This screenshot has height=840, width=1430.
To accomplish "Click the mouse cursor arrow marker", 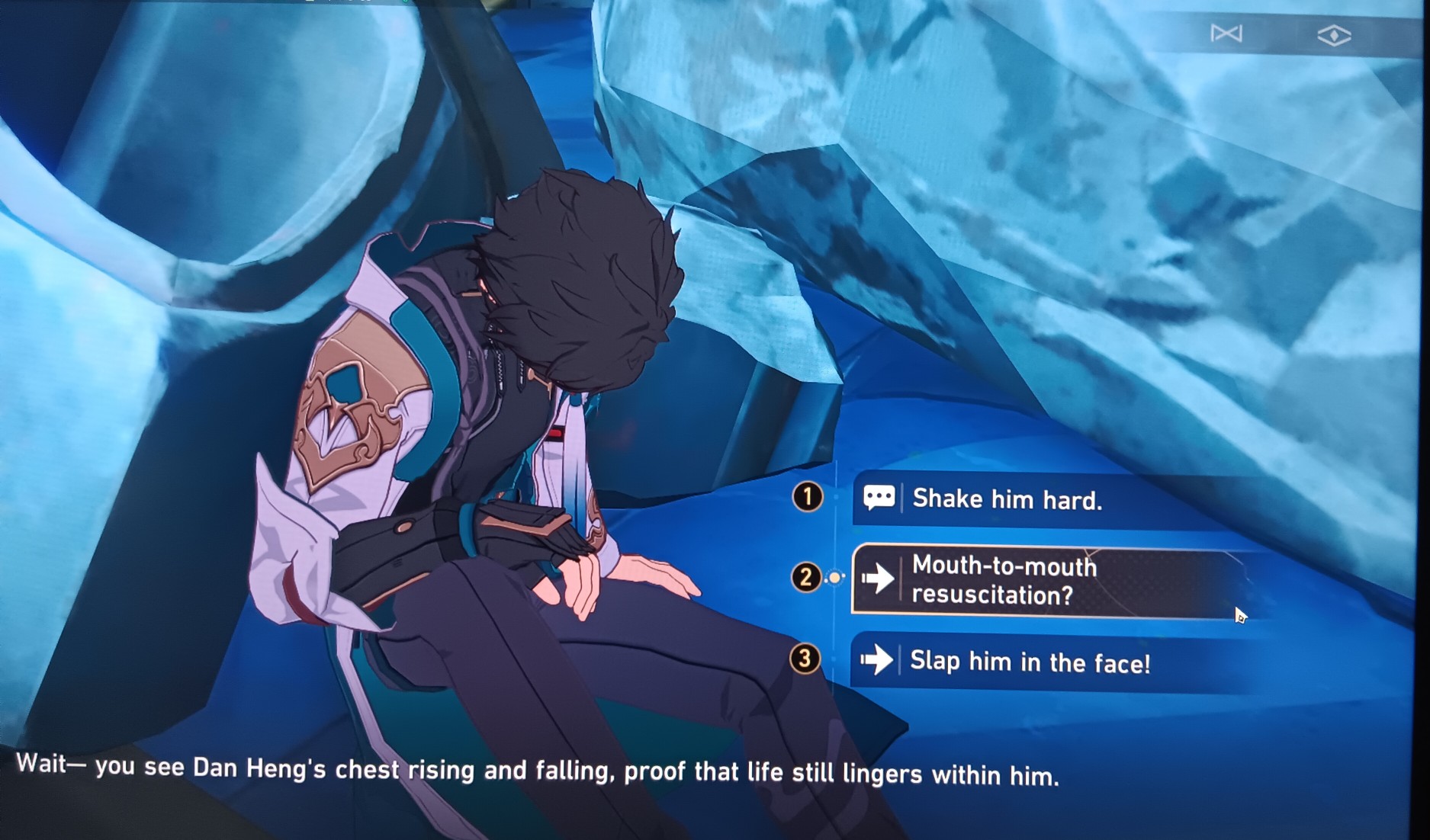I will [1239, 614].
